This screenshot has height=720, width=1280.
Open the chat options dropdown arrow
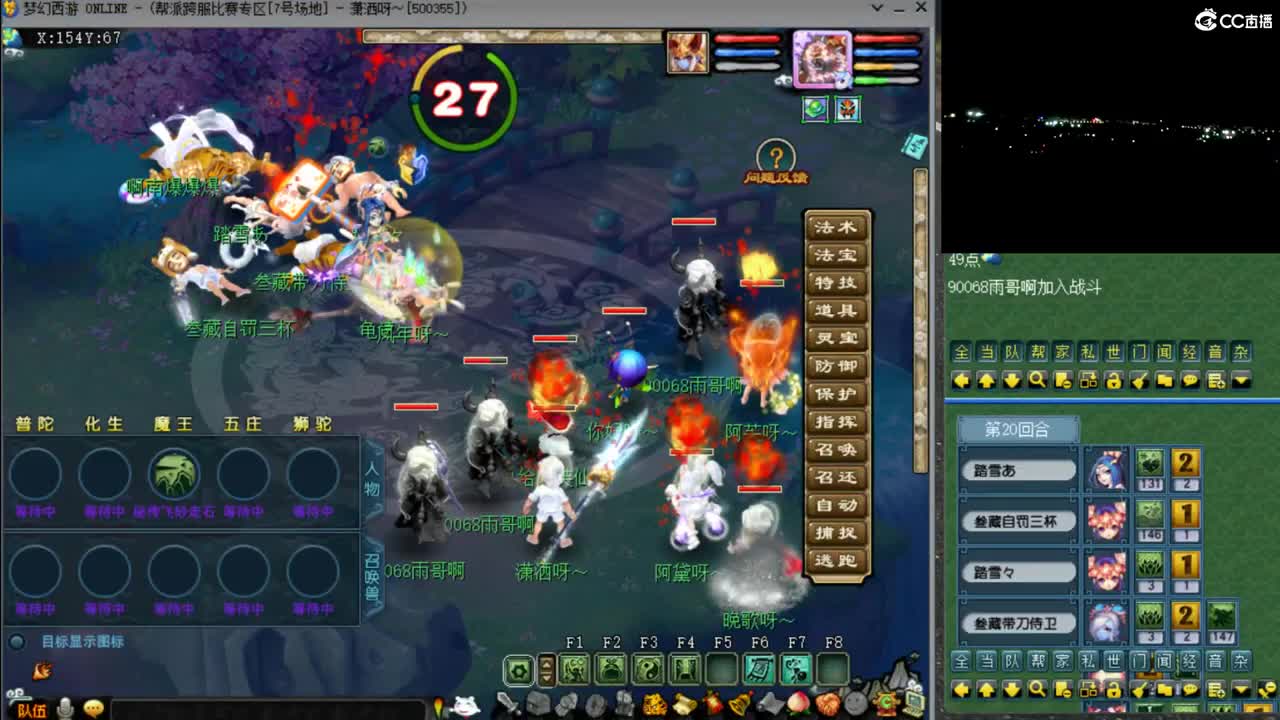point(1240,380)
